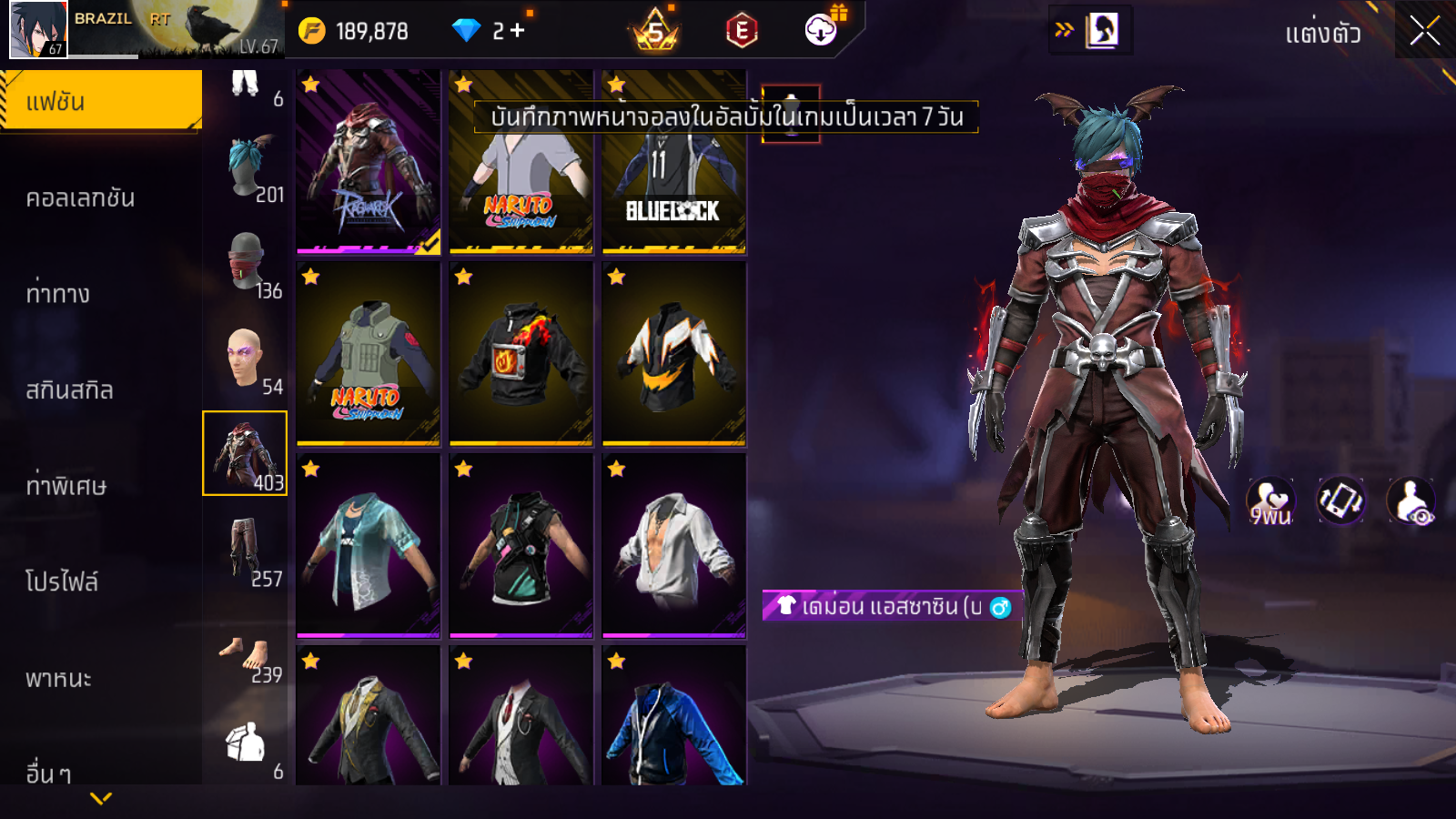
Task: Toggle the character view eye icon
Action: pos(1411,501)
